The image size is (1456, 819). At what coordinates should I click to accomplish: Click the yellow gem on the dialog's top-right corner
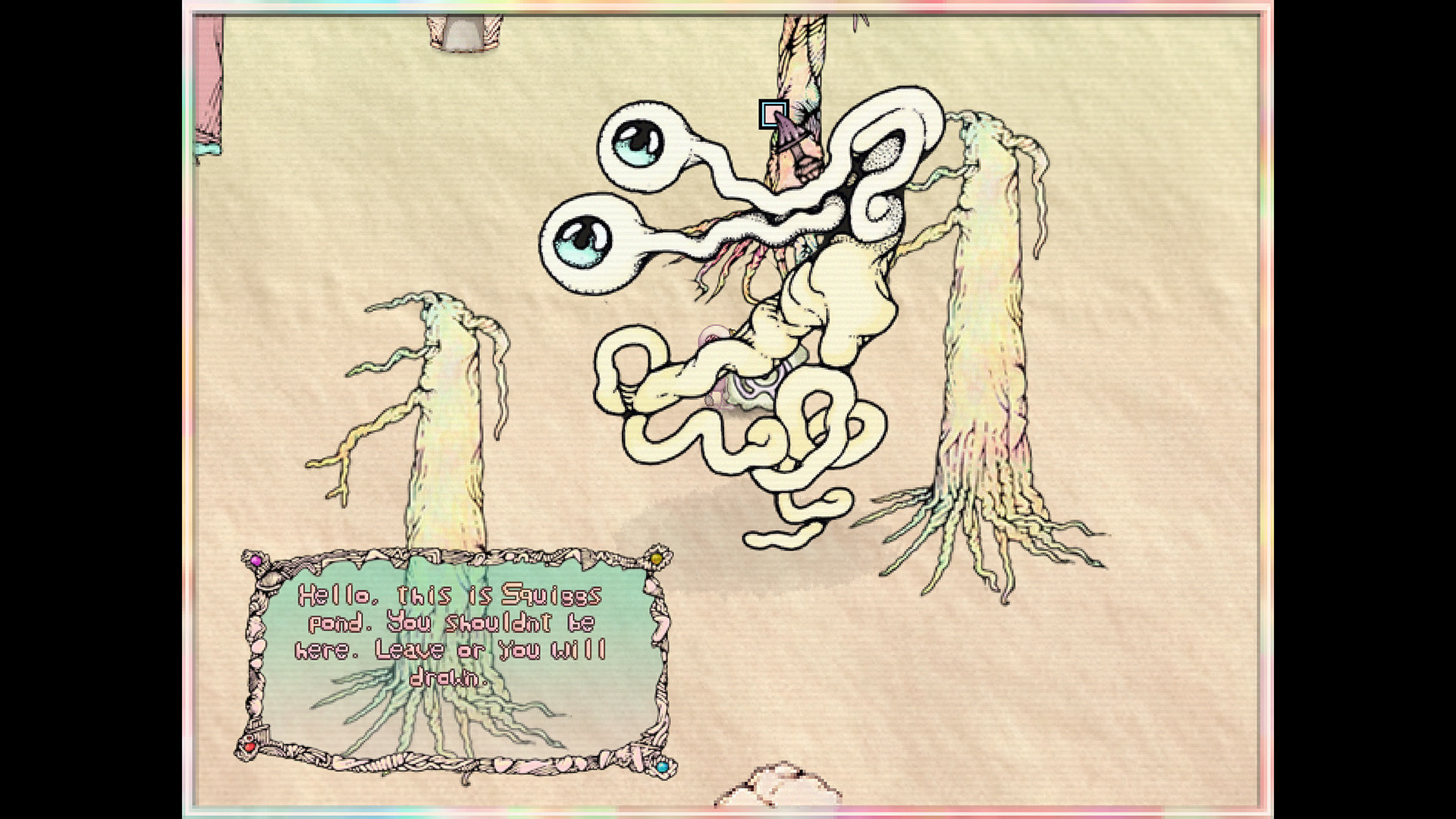[x=656, y=559]
